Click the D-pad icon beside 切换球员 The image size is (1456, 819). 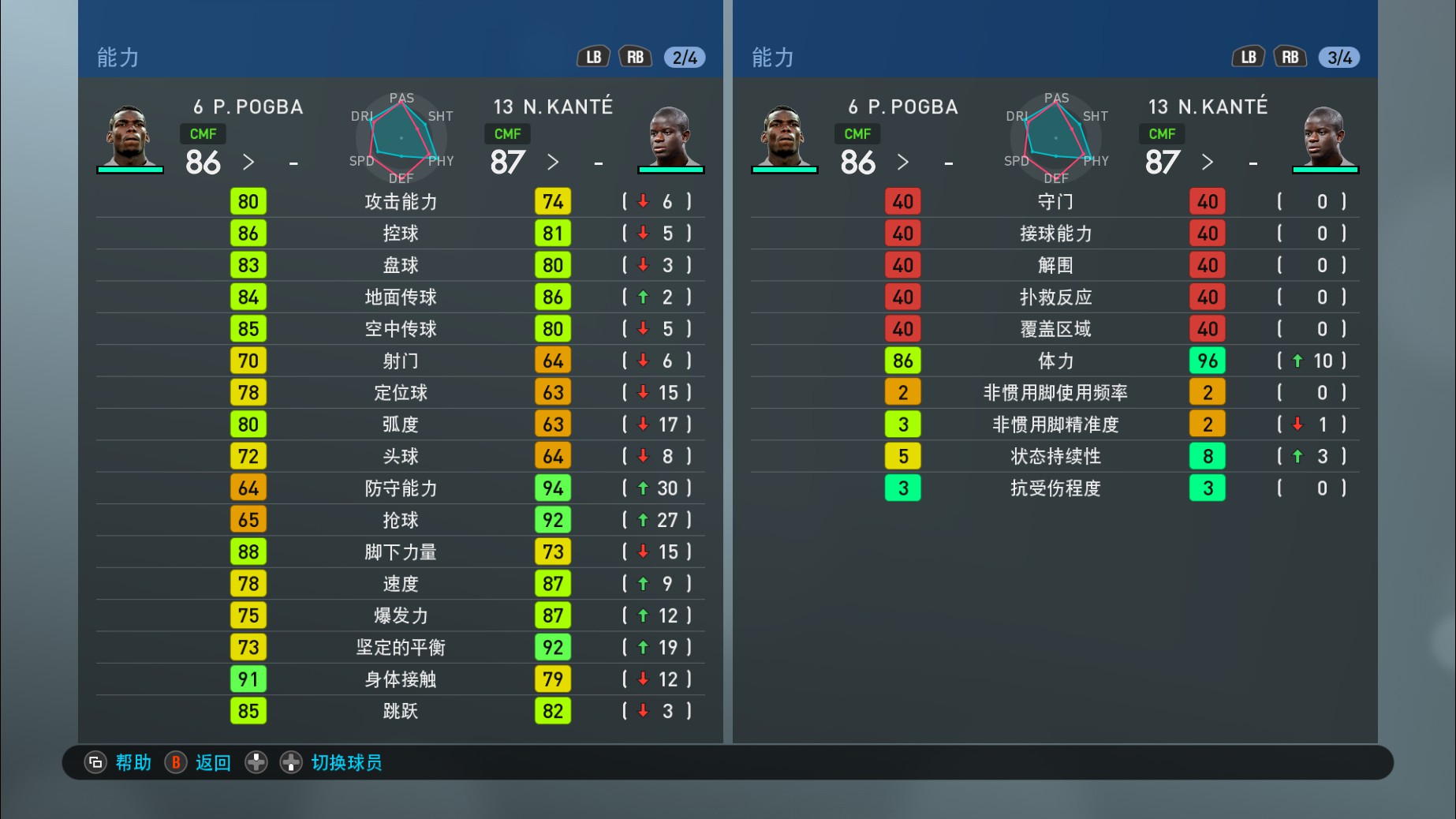coord(256,763)
